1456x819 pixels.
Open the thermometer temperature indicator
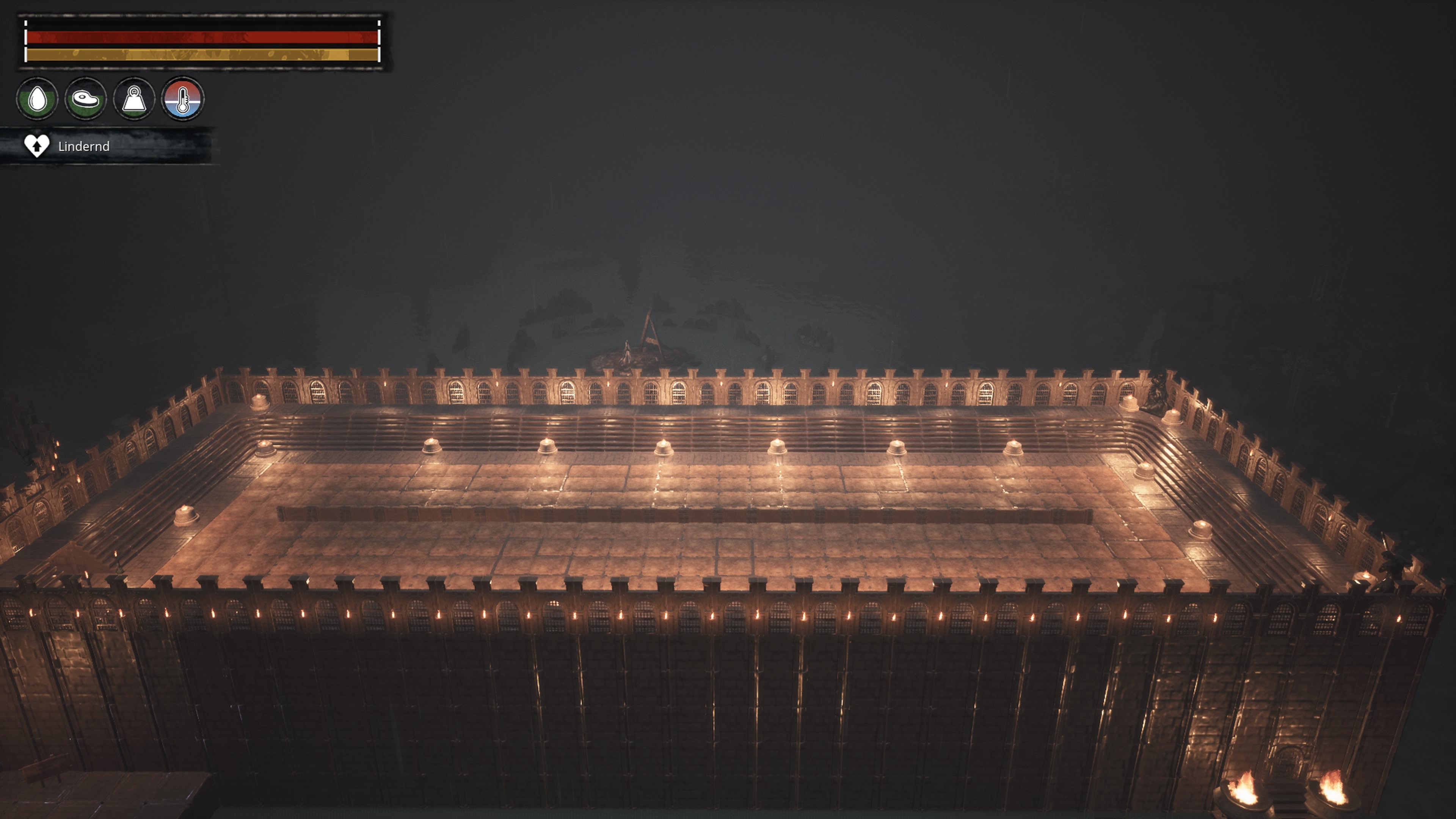[182, 99]
